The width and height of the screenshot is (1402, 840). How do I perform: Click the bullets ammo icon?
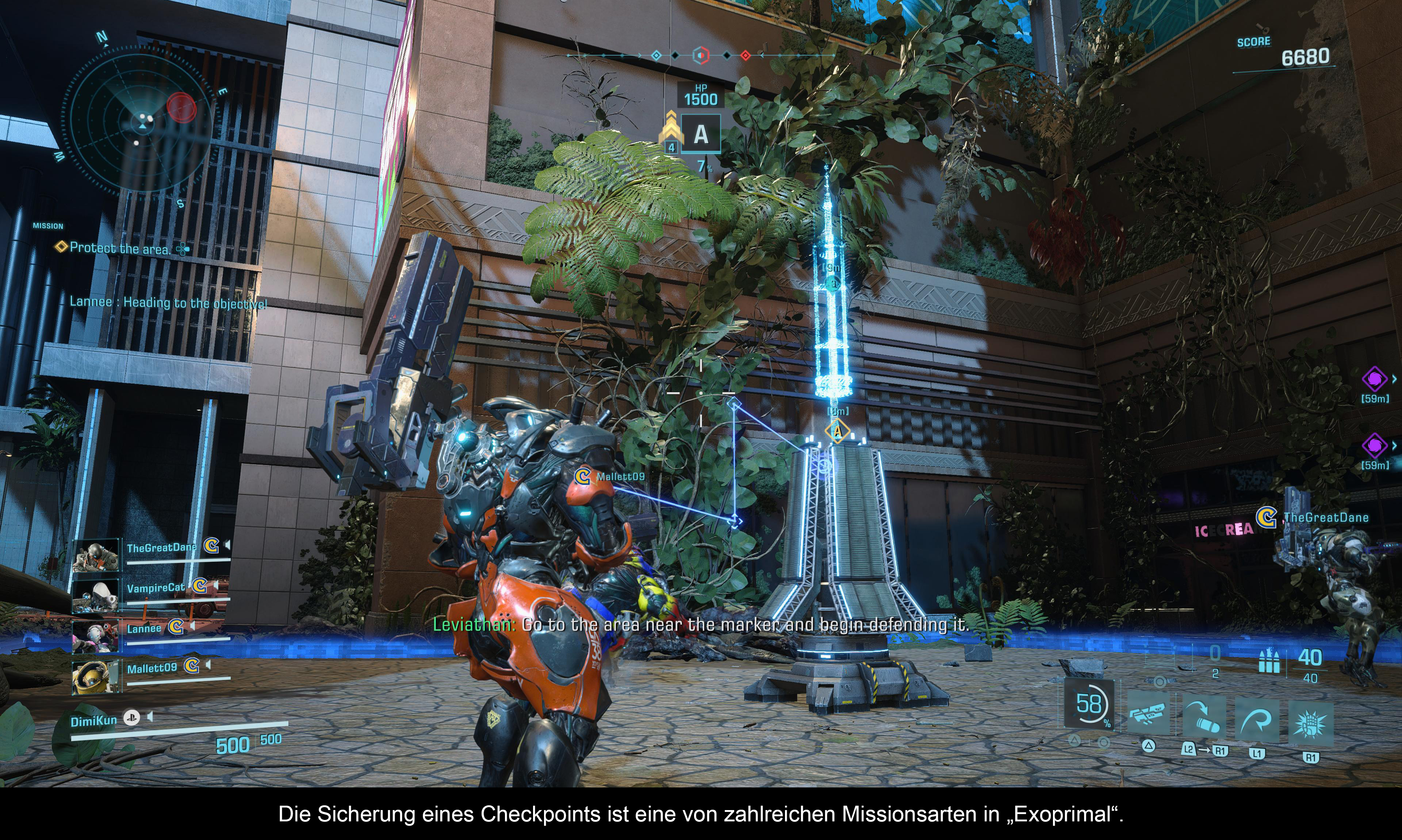point(1268,660)
